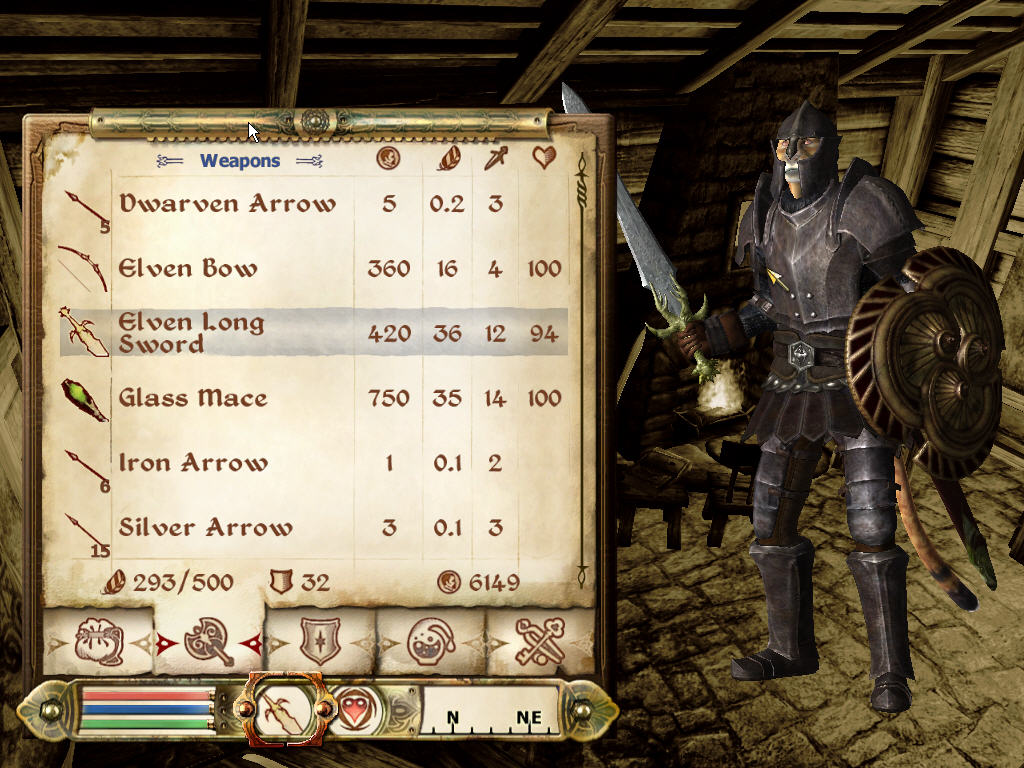Screen dimensions: 1024x768
Task: Equip the Elven Bow
Action: 188,268
